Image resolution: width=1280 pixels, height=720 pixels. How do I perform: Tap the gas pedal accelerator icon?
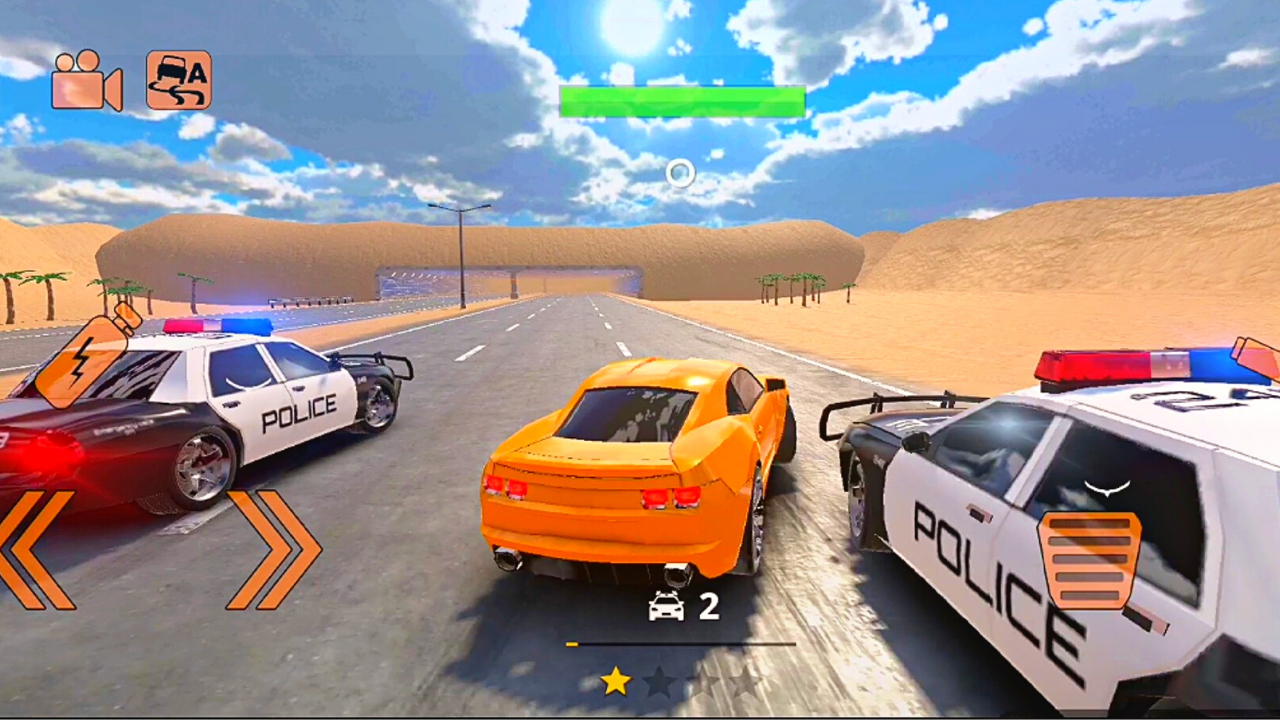tap(1092, 560)
